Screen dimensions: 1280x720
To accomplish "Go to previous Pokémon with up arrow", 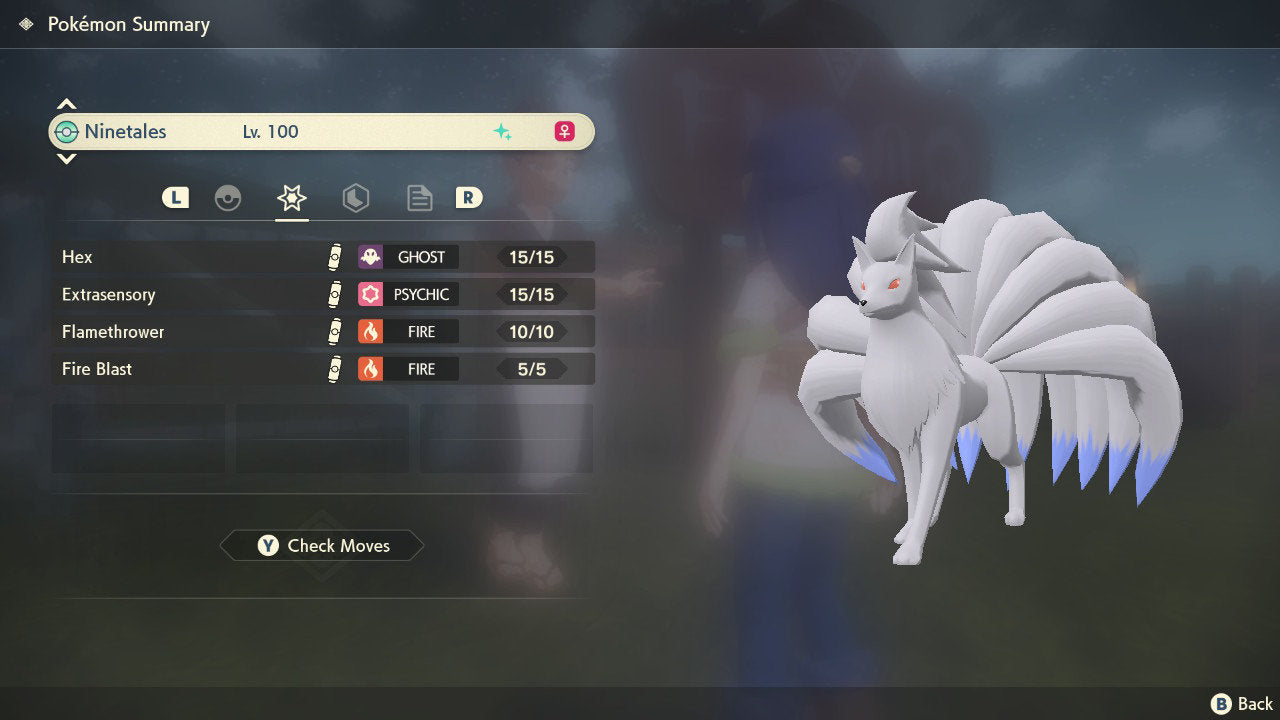I will [x=67, y=104].
